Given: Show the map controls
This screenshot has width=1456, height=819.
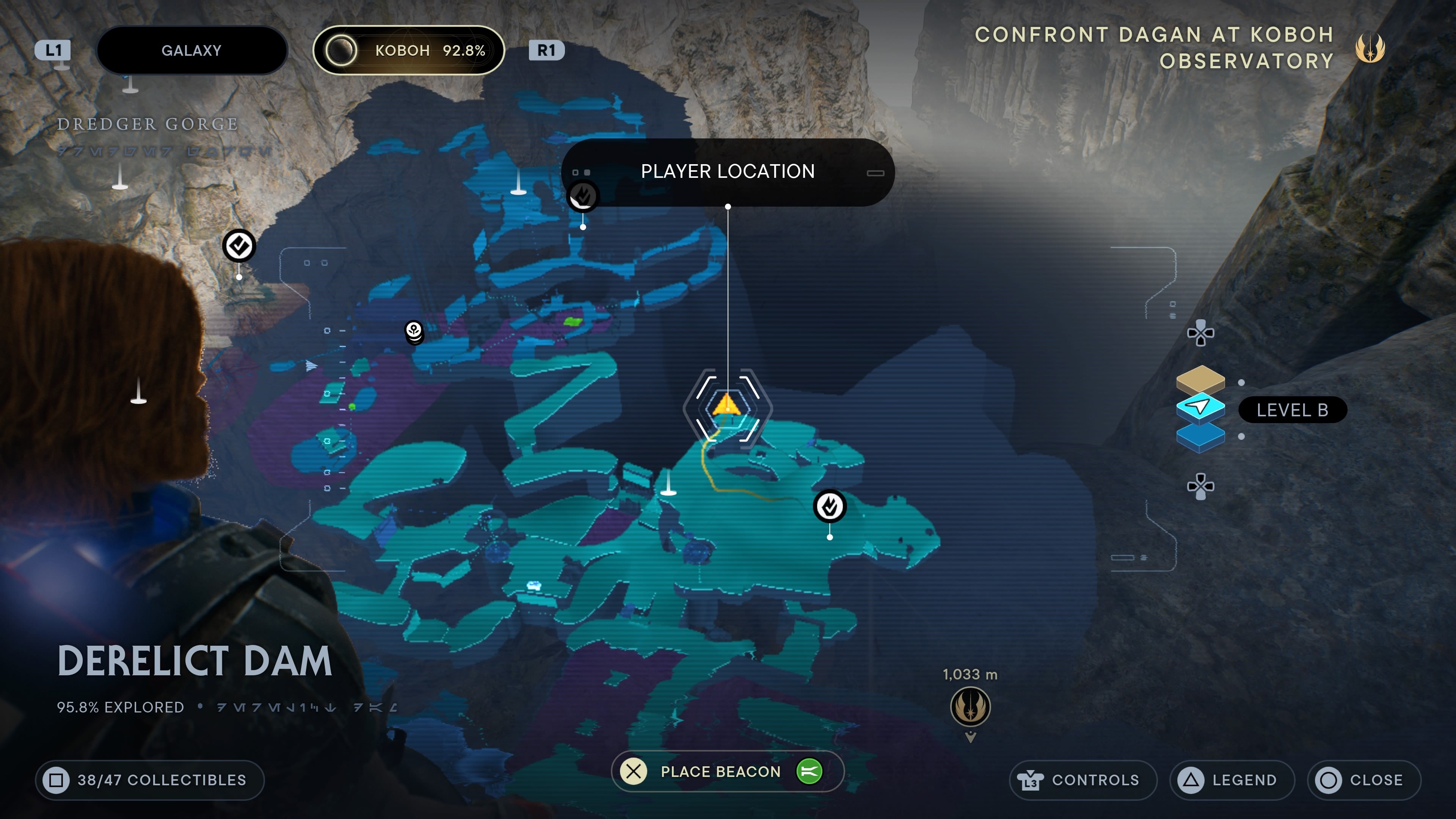Looking at the screenshot, I should pos(1083,780).
